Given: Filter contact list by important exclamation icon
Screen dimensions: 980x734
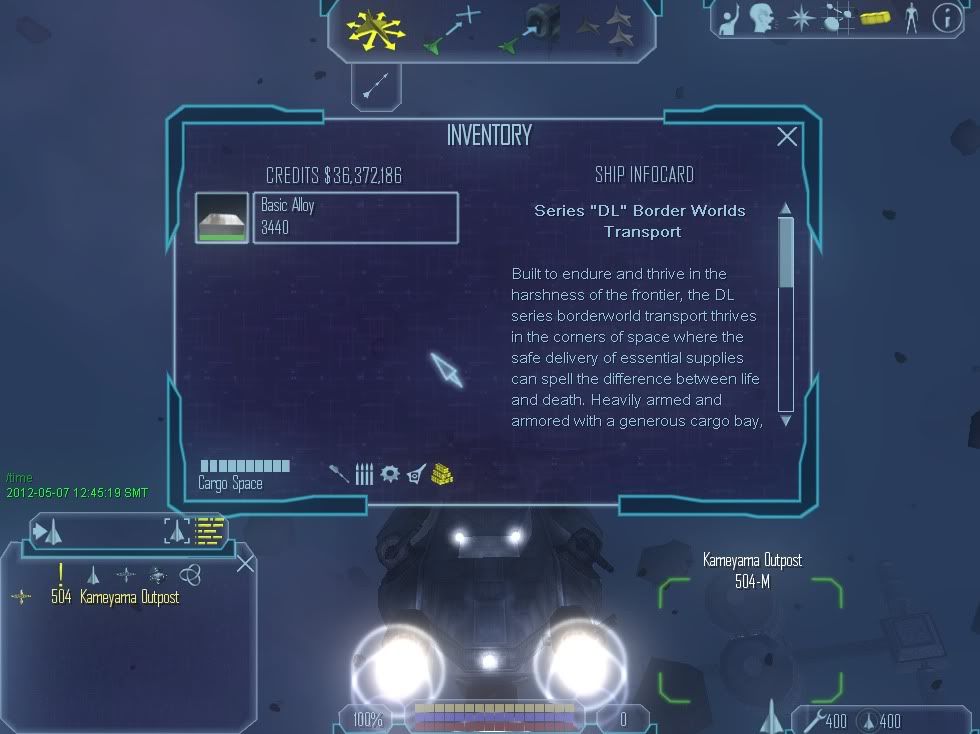Looking at the screenshot, I should pos(61,573).
